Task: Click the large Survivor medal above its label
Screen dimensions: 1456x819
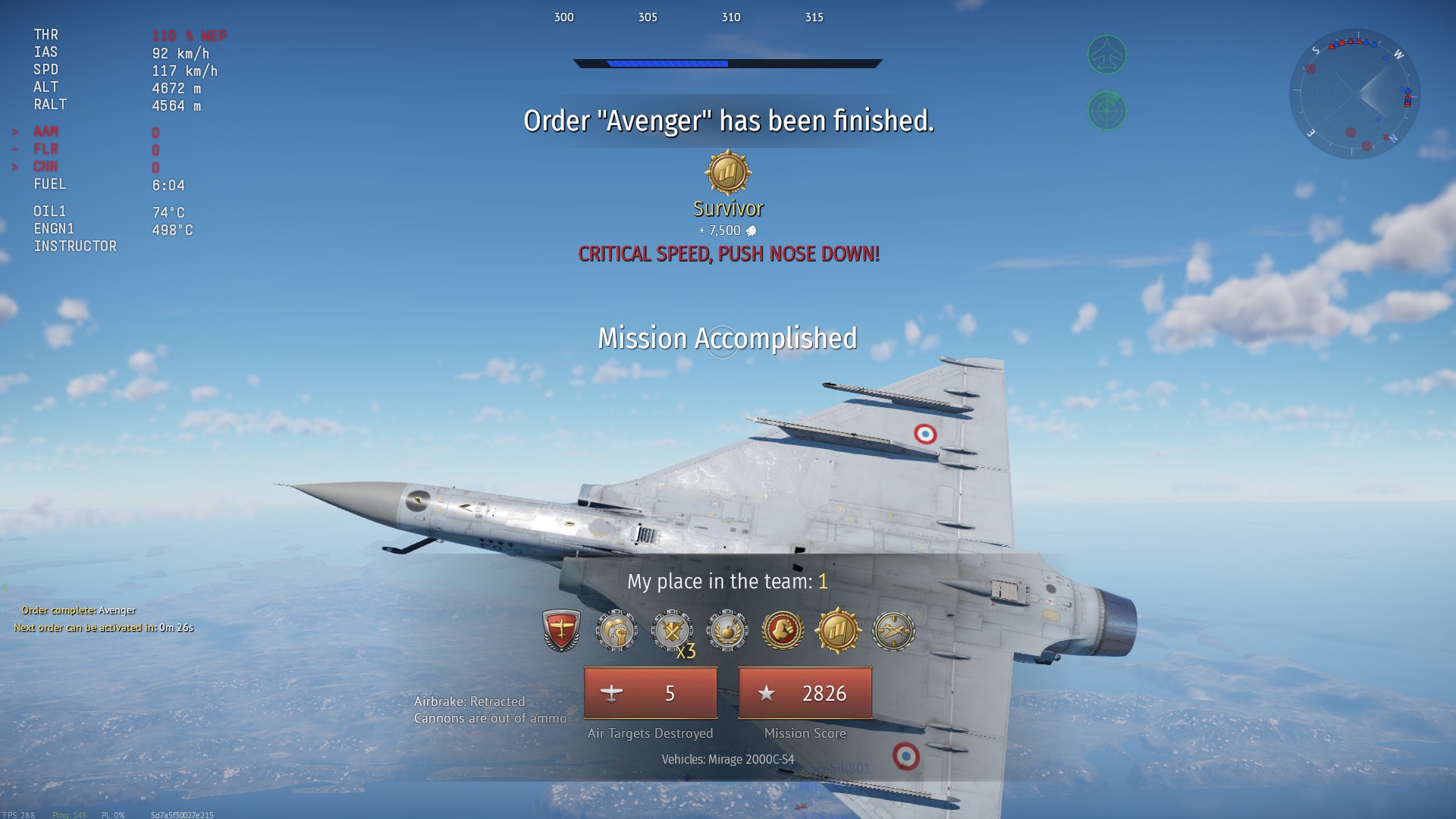Action: click(x=728, y=173)
